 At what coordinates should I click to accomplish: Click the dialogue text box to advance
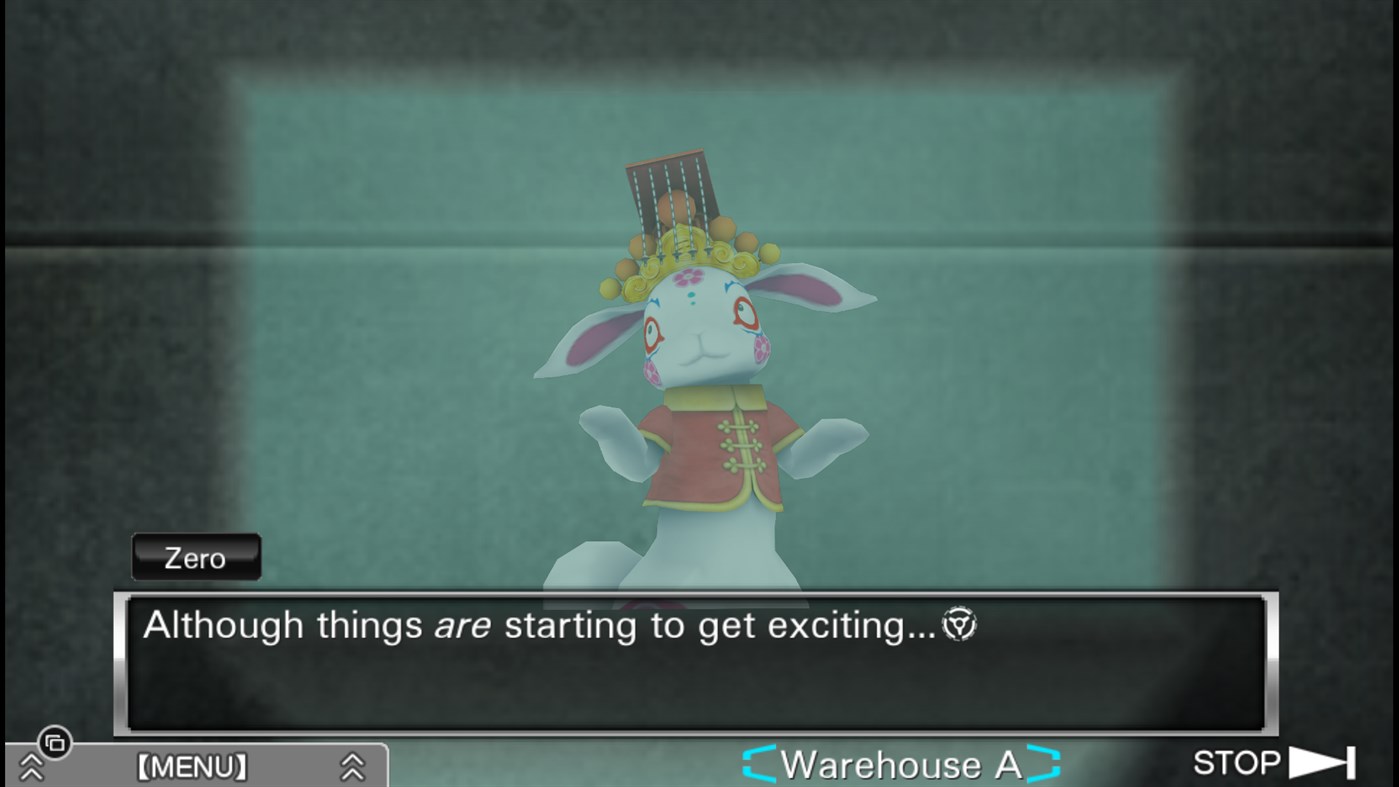click(x=700, y=660)
